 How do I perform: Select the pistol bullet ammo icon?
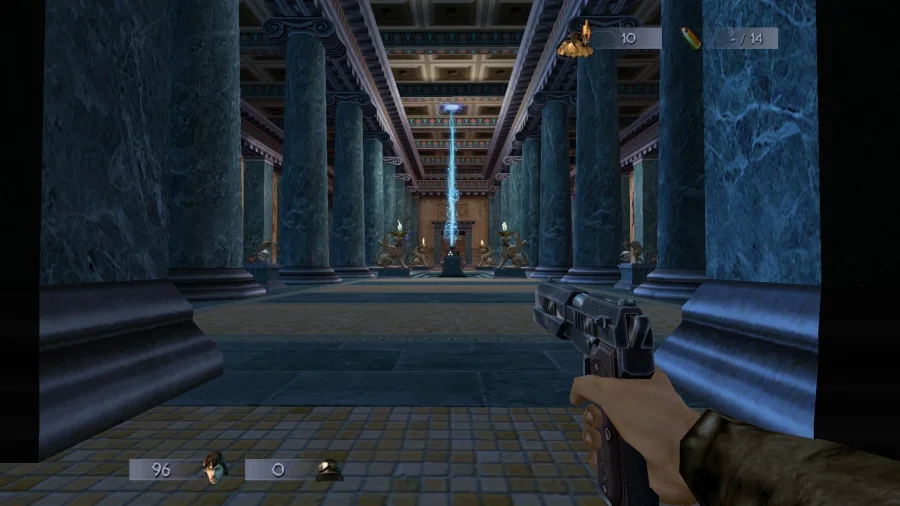689,38
